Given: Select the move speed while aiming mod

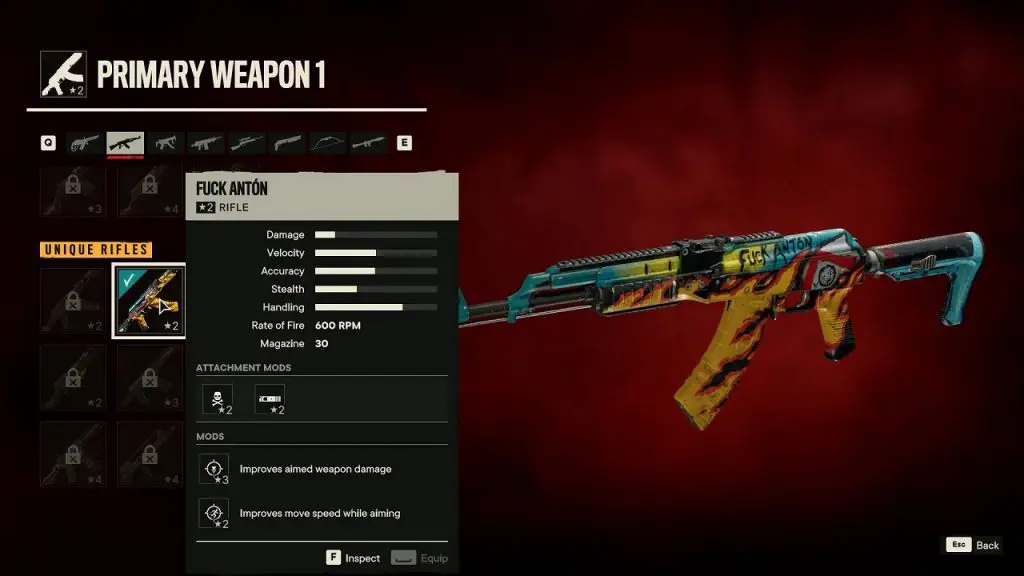Looking at the screenshot, I should (214, 513).
